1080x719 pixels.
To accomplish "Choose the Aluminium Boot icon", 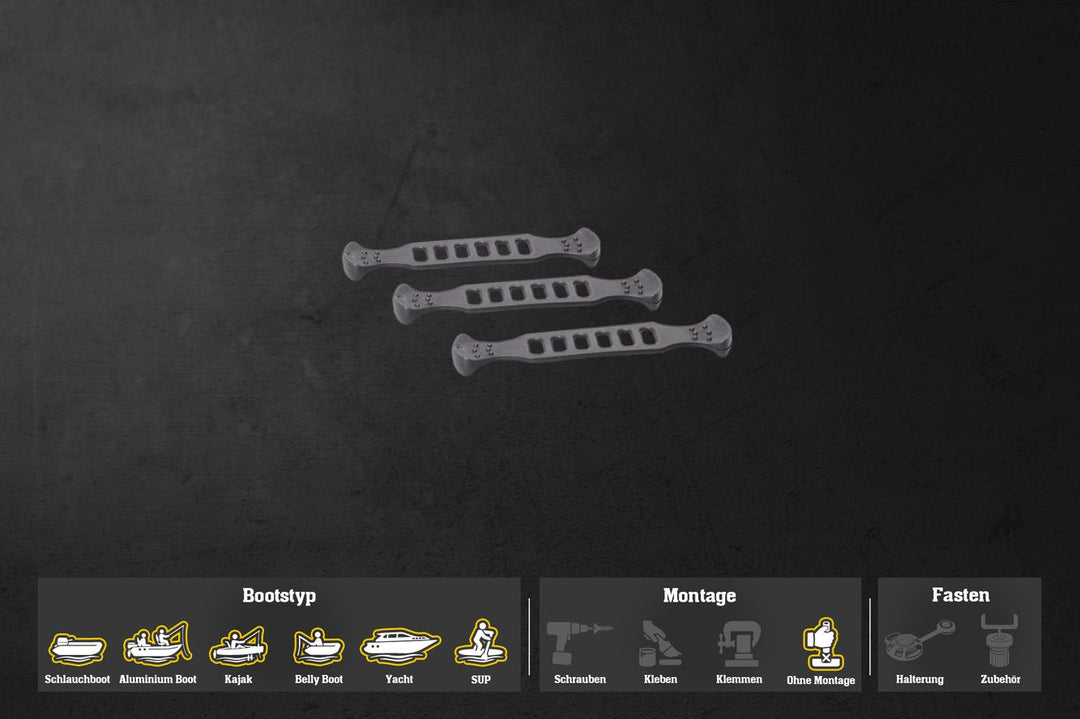I will [x=157, y=644].
